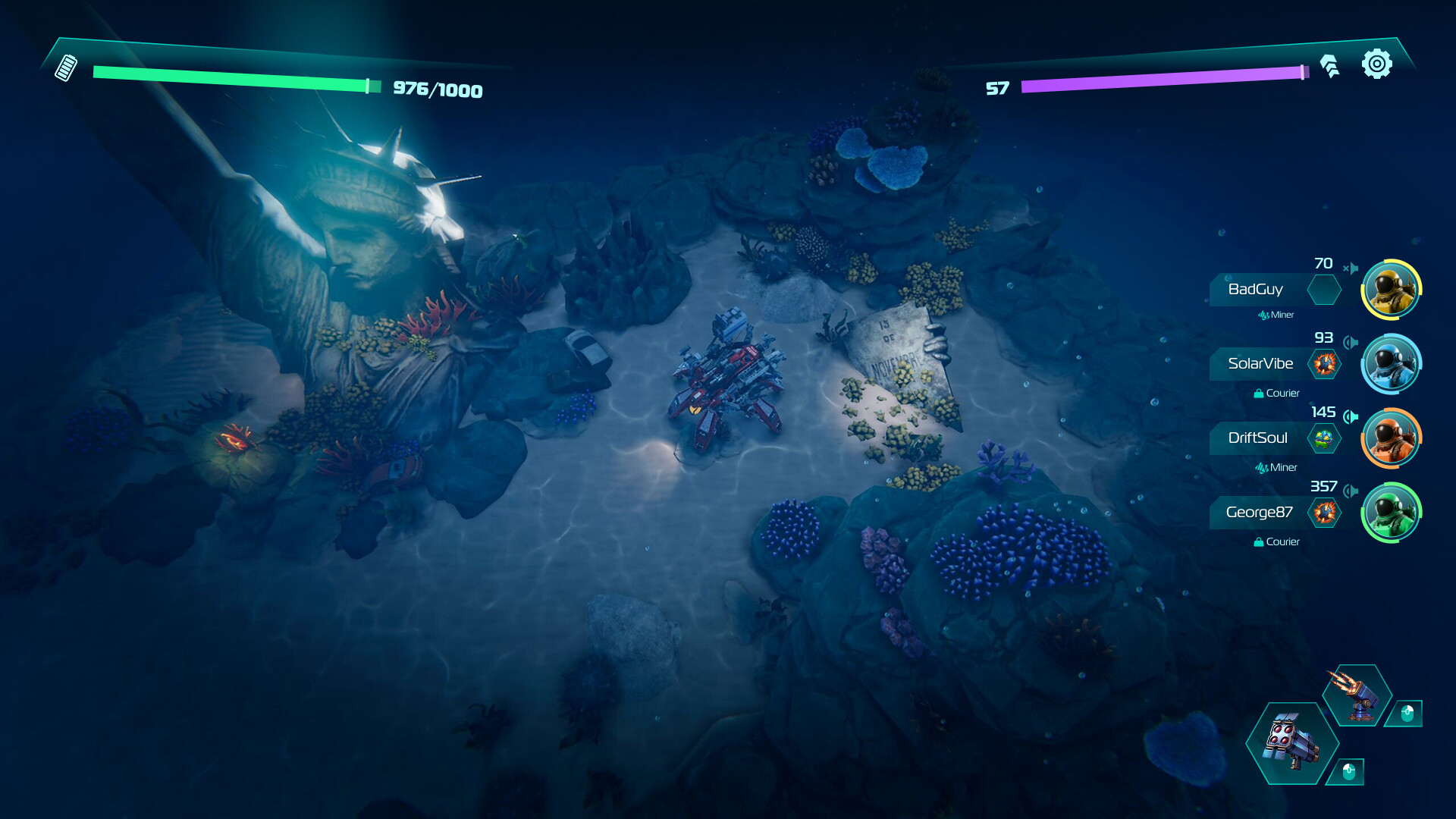This screenshot has height=819, width=1456.
Task: Choose the George87 player name row
Action: tap(1259, 513)
